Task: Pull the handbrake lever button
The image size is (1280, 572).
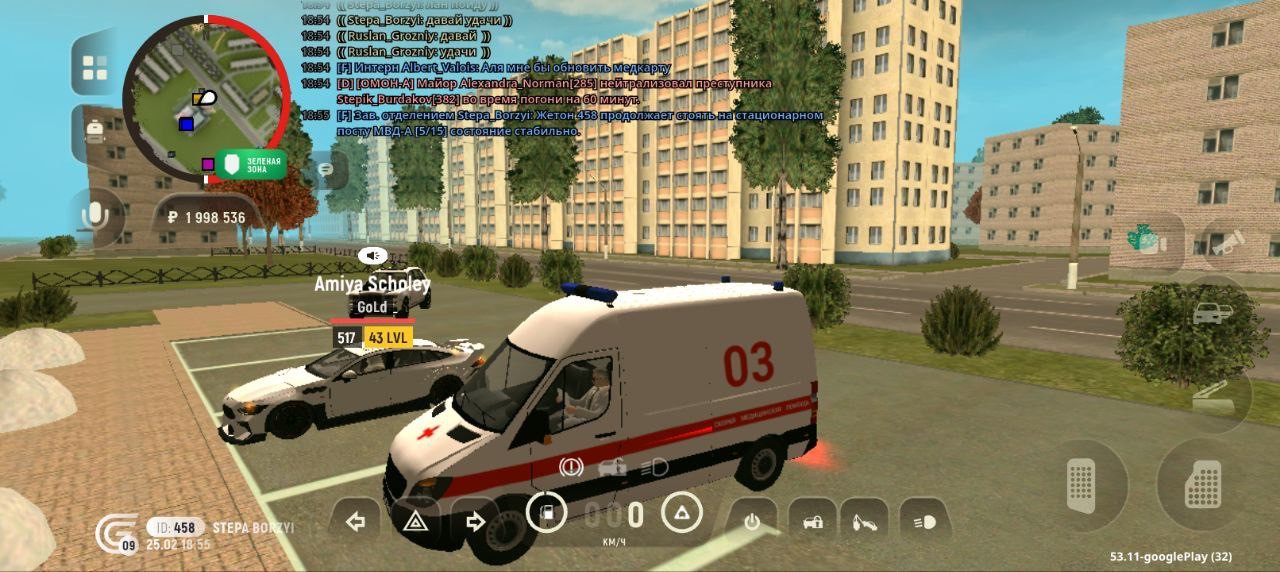Action: click(x=1210, y=390)
